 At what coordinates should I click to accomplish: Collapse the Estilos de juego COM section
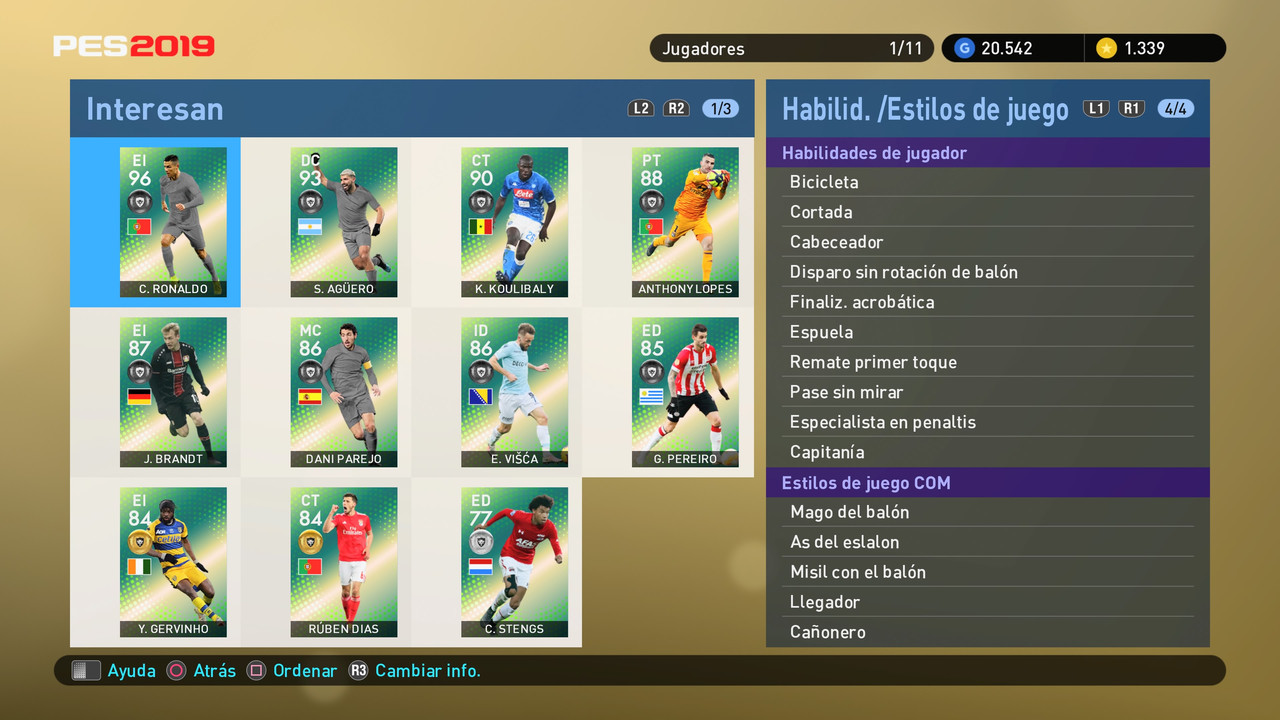tap(987, 482)
